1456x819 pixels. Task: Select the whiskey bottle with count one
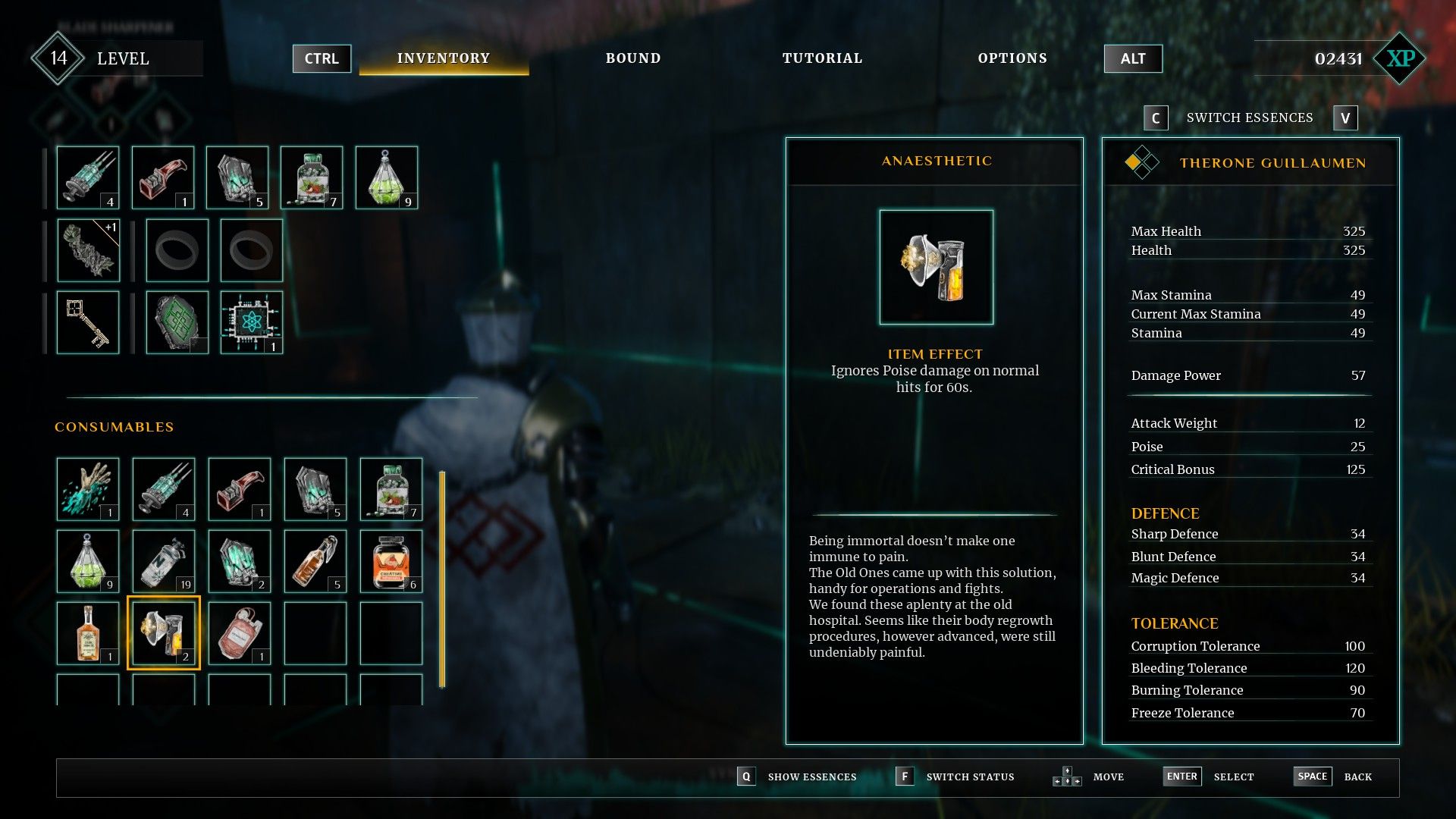coord(88,633)
